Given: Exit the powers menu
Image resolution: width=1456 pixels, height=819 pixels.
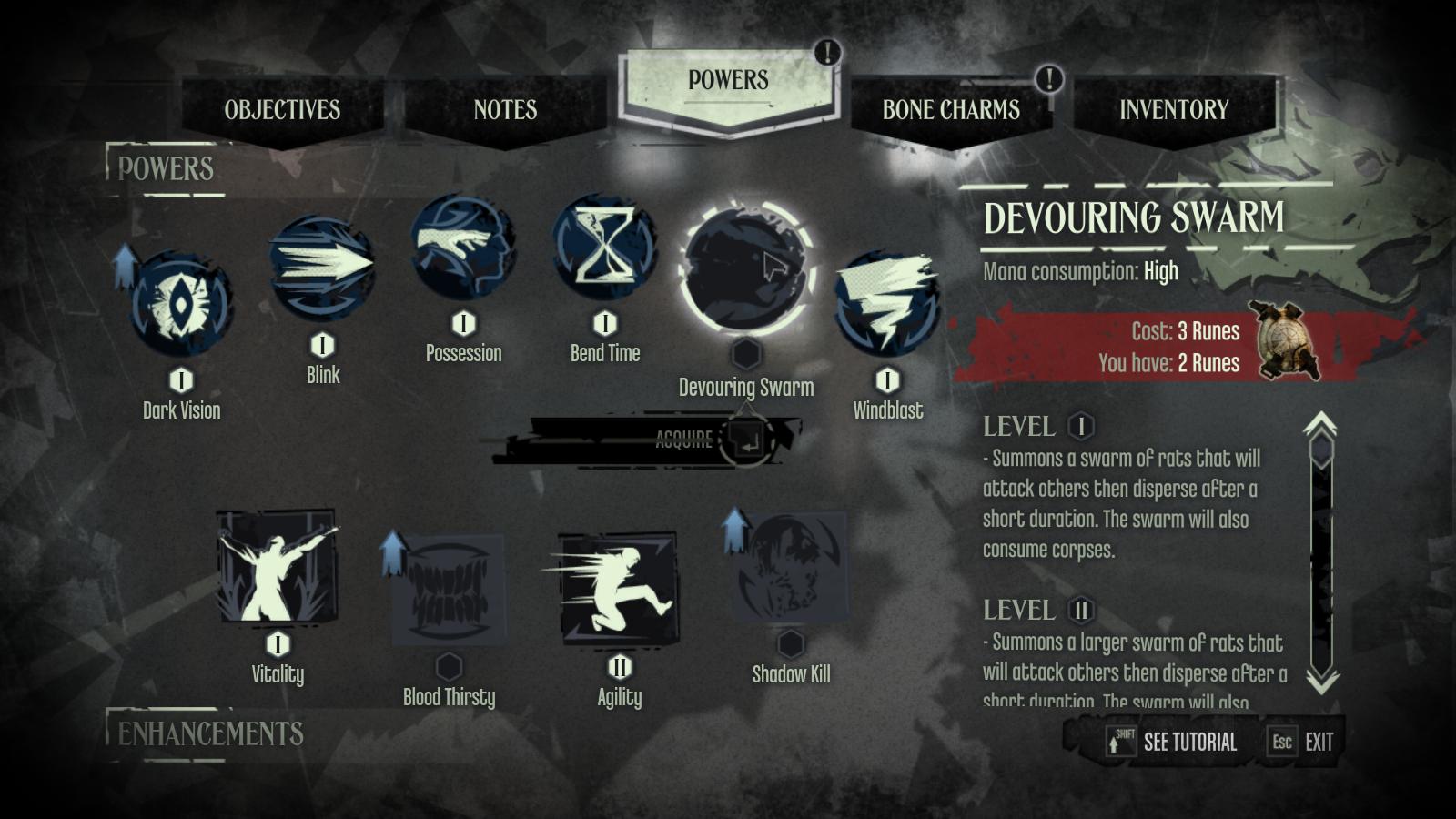Looking at the screenshot, I should tap(1303, 743).
